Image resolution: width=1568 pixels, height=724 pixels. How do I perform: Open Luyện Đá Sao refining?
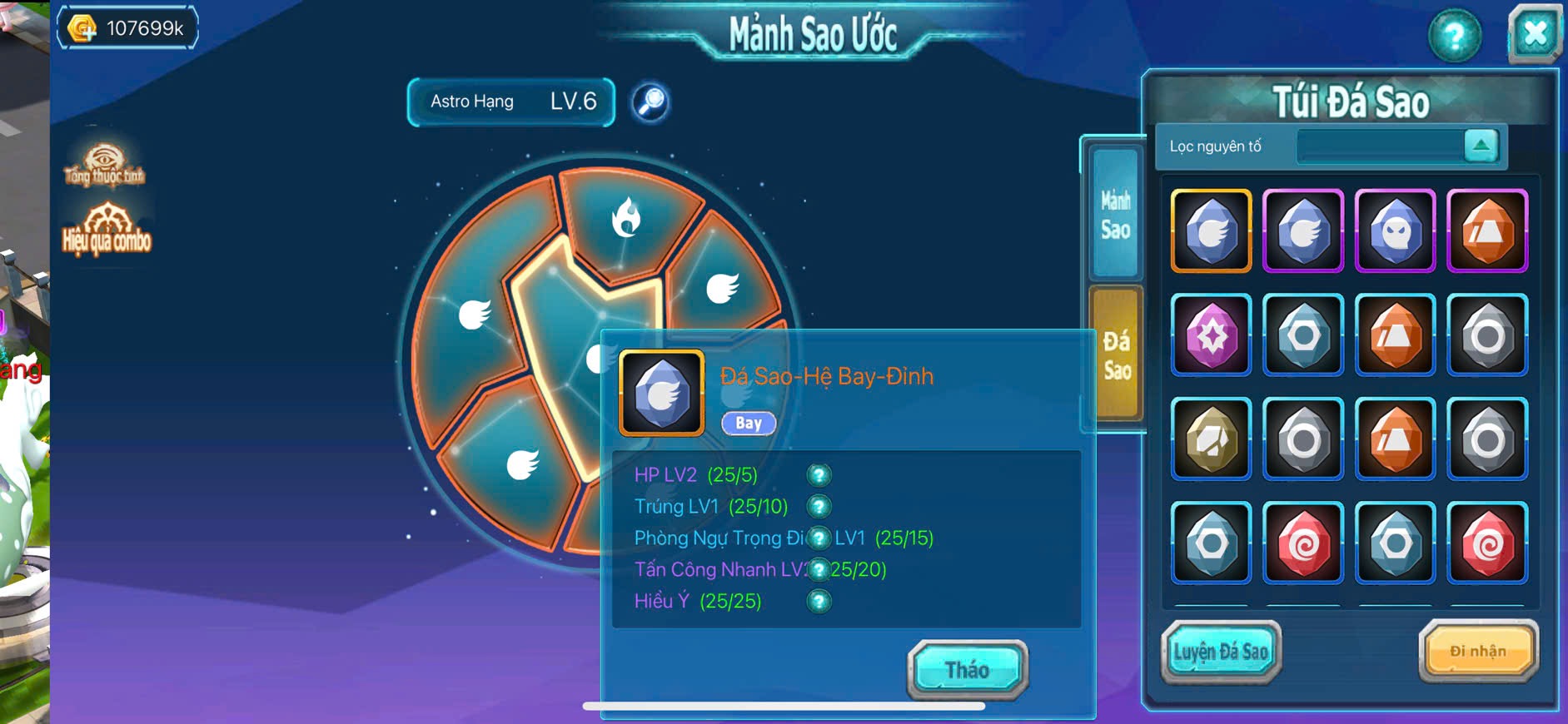pos(1221,652)
